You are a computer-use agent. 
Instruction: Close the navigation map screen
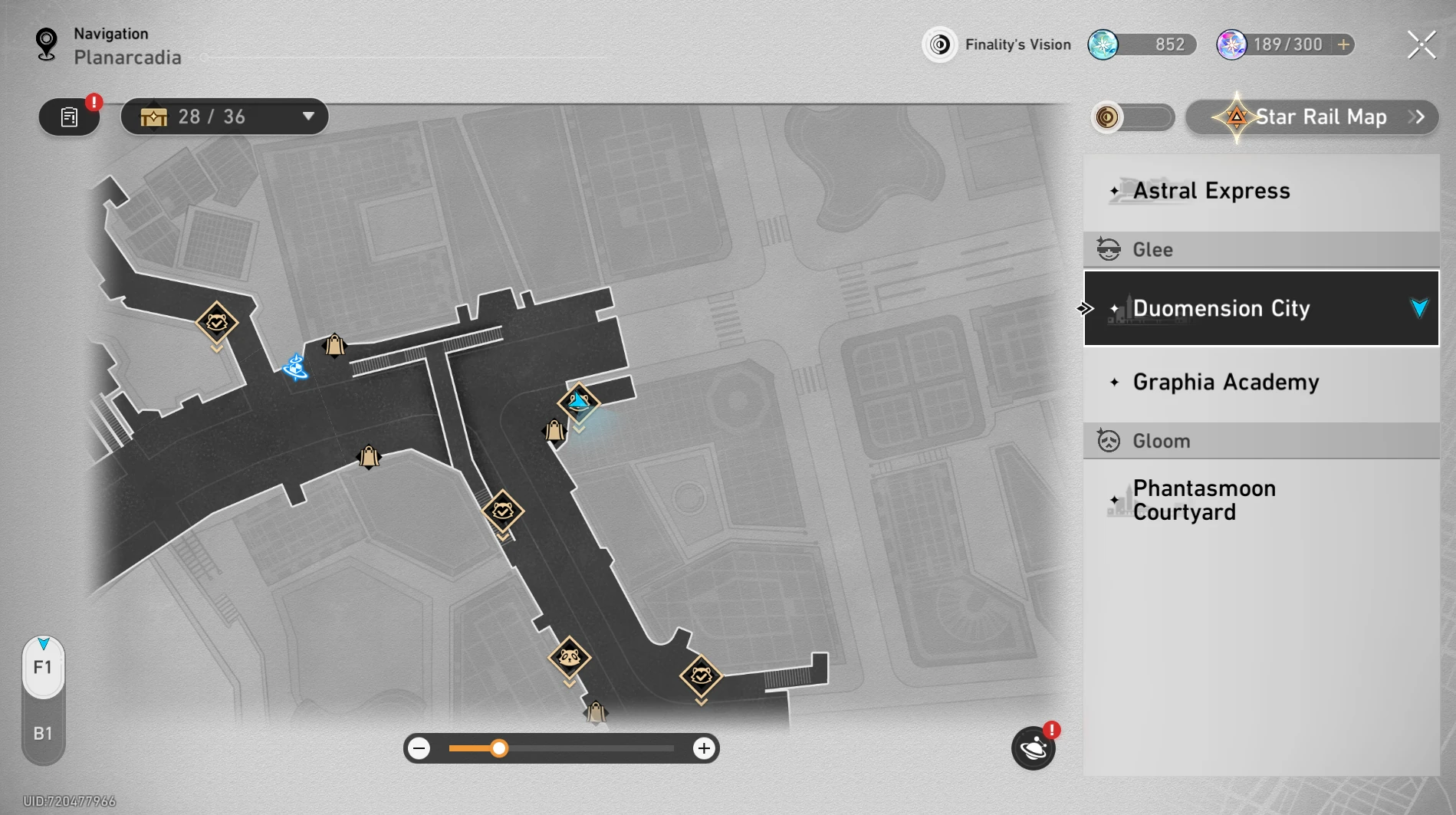[1421, 45]
